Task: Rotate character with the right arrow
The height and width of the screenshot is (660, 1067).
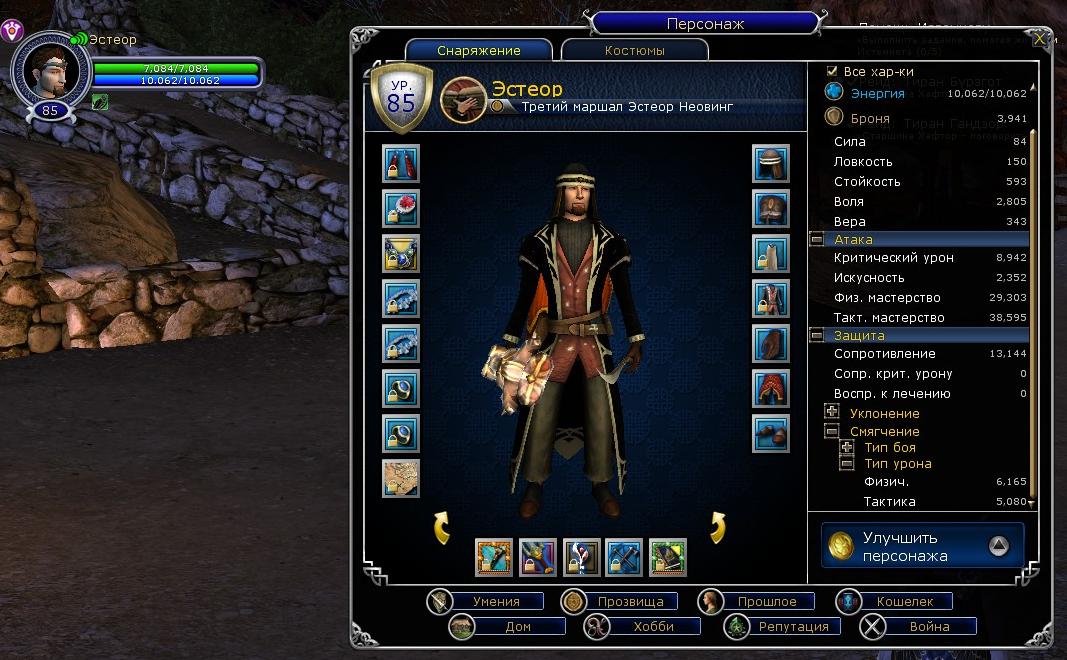Action: [717, 527]
